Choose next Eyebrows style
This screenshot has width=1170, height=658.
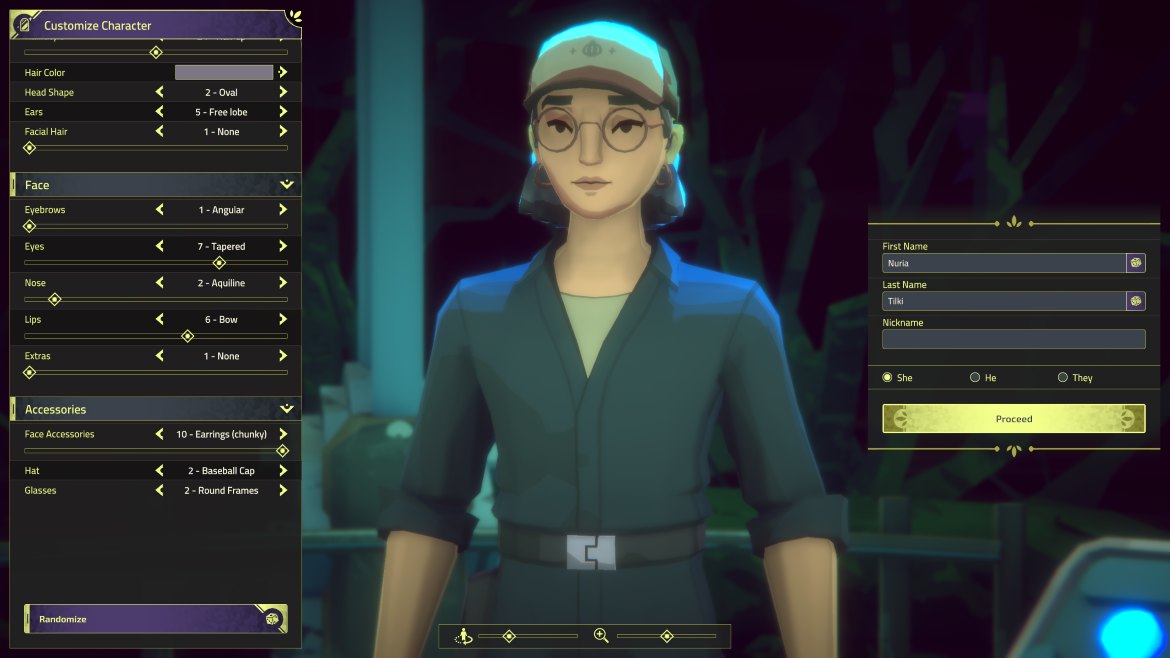[x=283, y=210]
